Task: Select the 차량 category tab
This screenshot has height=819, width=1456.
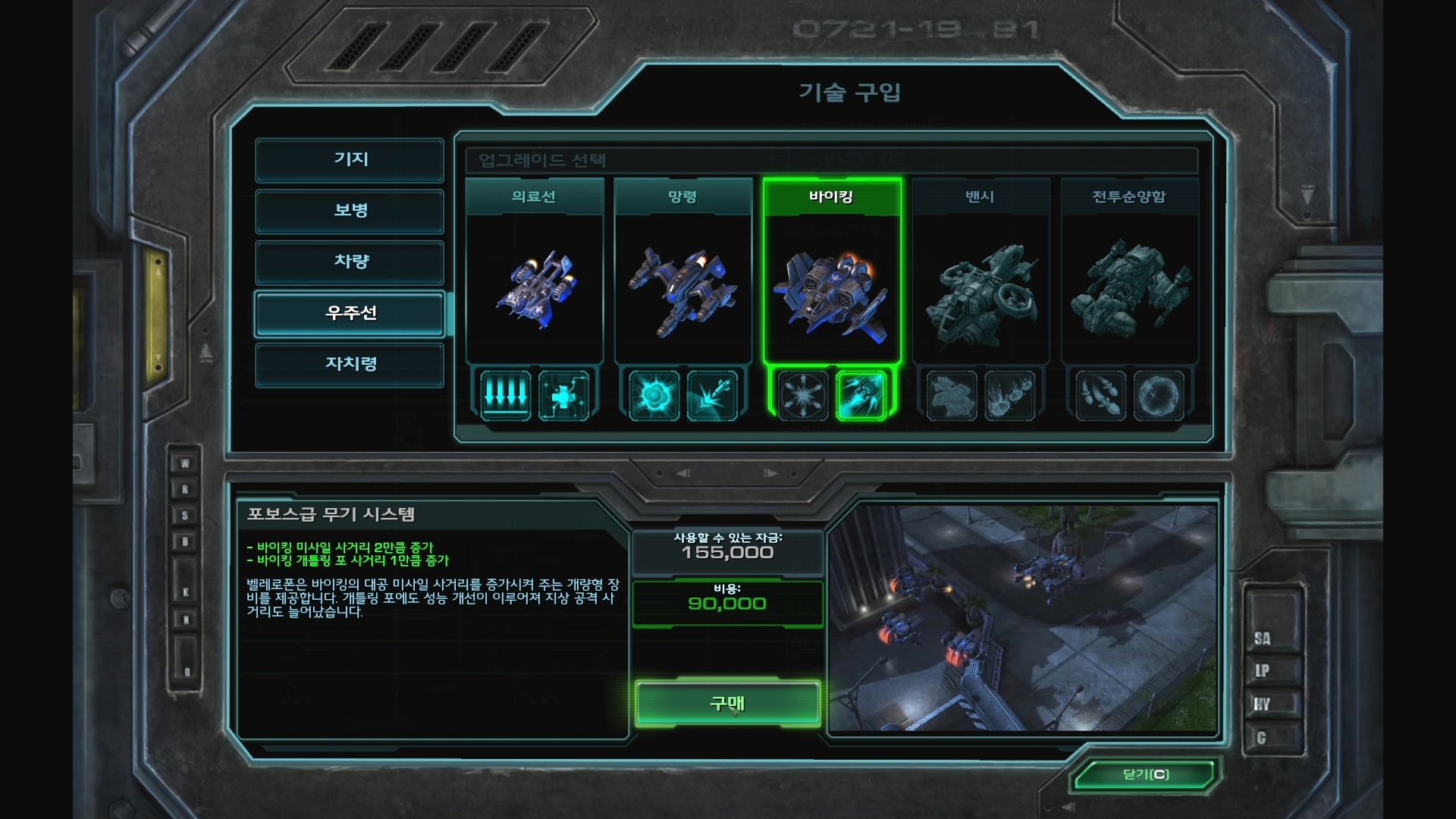Action: pos(350,262)
